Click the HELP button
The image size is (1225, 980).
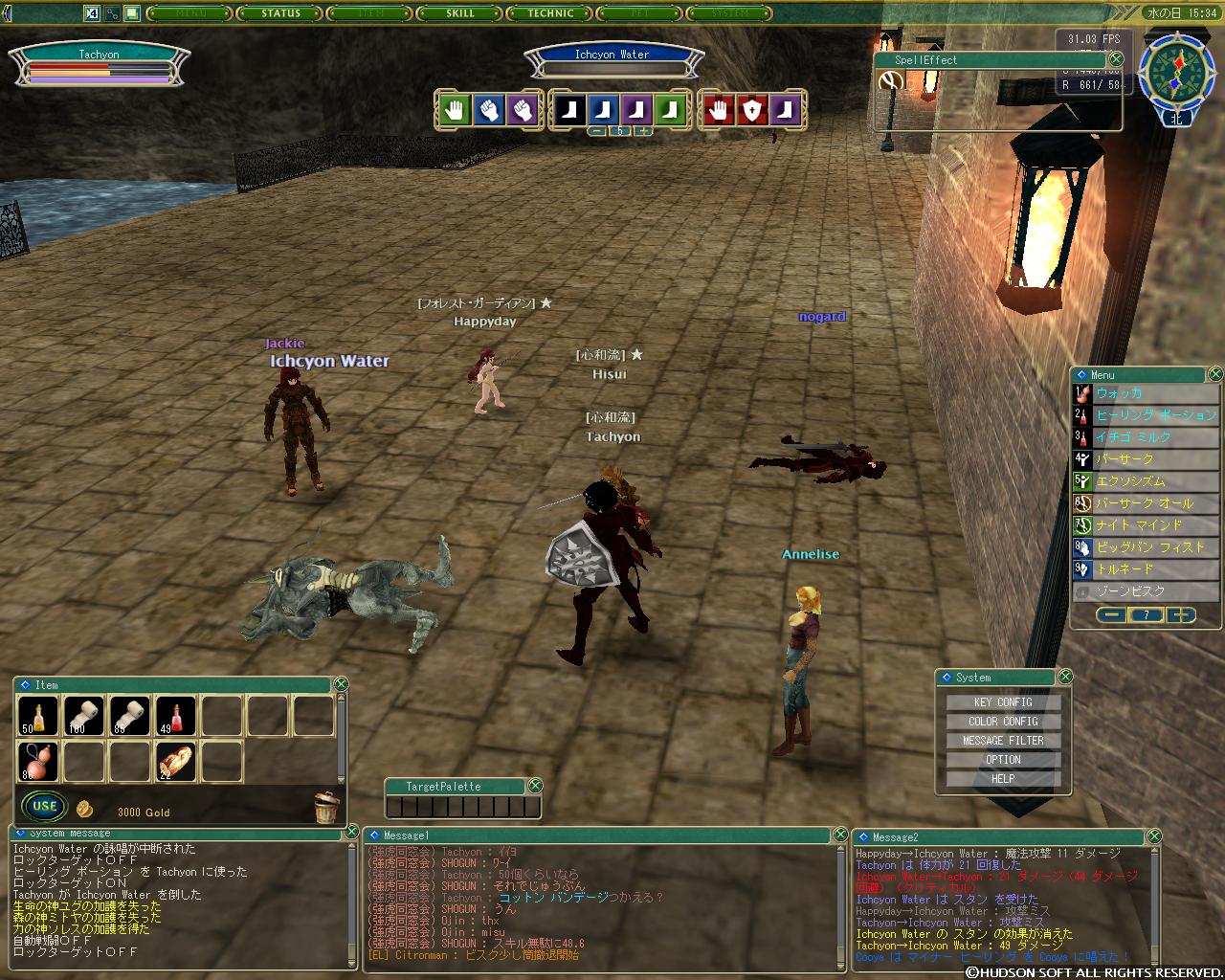(x=1003, y=778)
